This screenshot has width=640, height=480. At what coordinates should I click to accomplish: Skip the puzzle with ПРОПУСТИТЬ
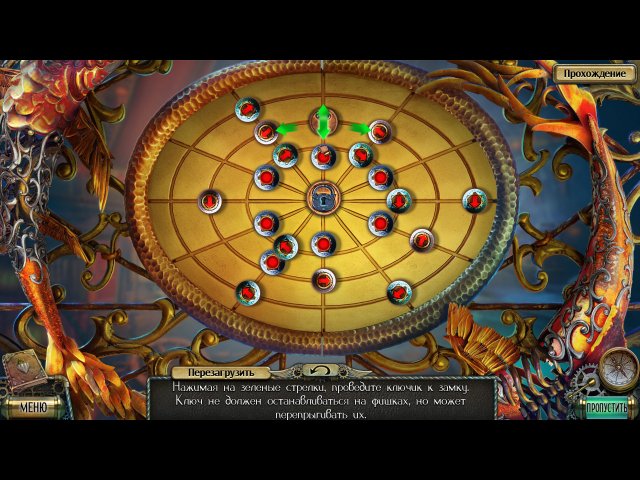click(607, 407)
